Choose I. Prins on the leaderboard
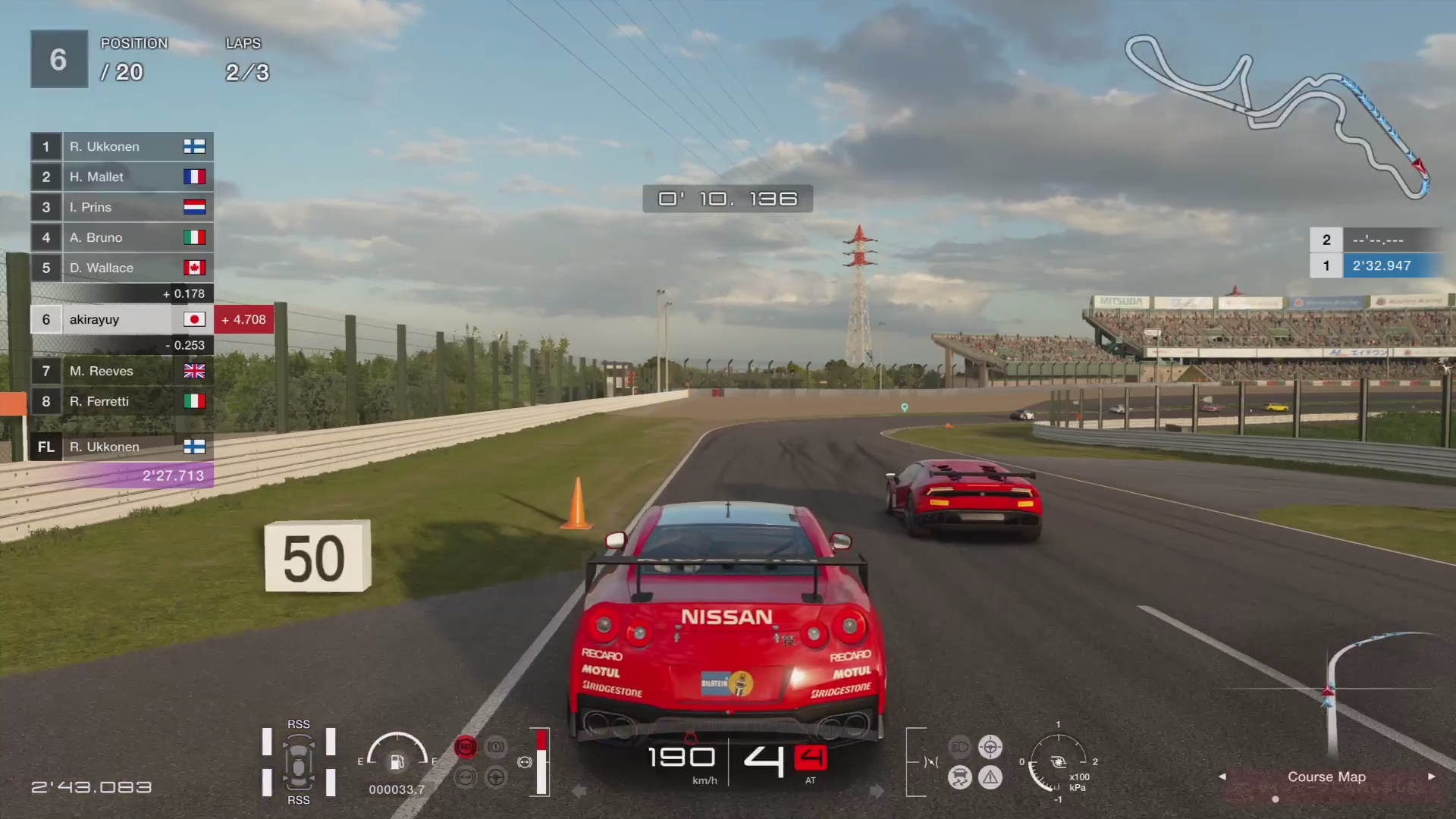This screenshot has width=1456, height=819. [121, 207]
